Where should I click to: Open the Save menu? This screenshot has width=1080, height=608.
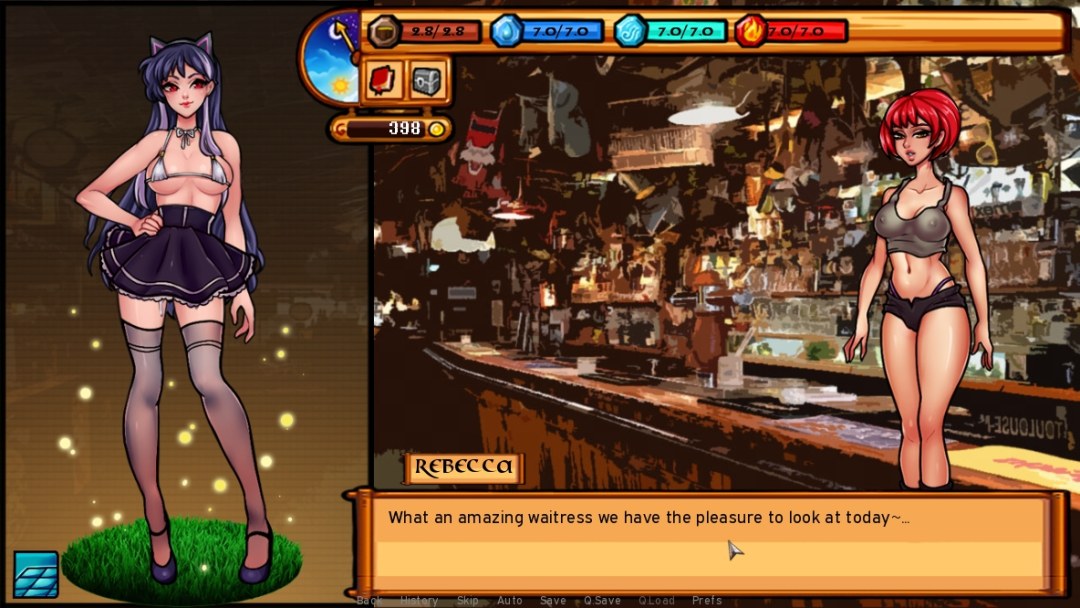[x=552, y=601]
